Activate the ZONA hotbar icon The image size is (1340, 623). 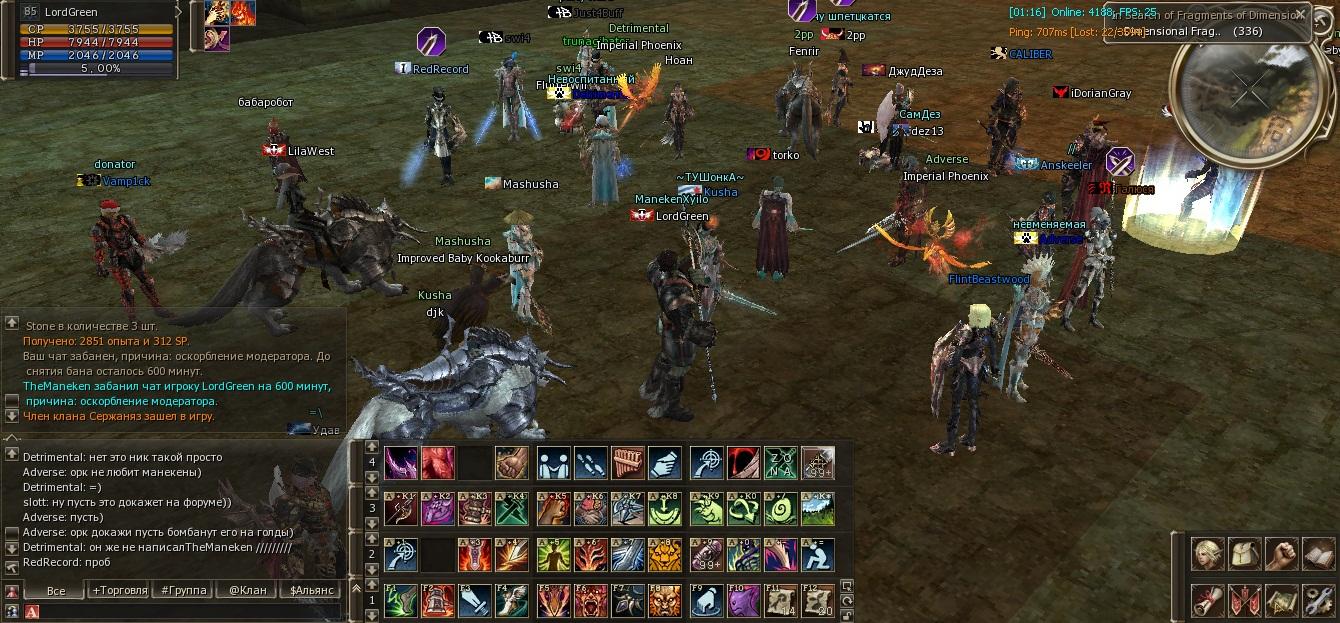tap(780, 463)
